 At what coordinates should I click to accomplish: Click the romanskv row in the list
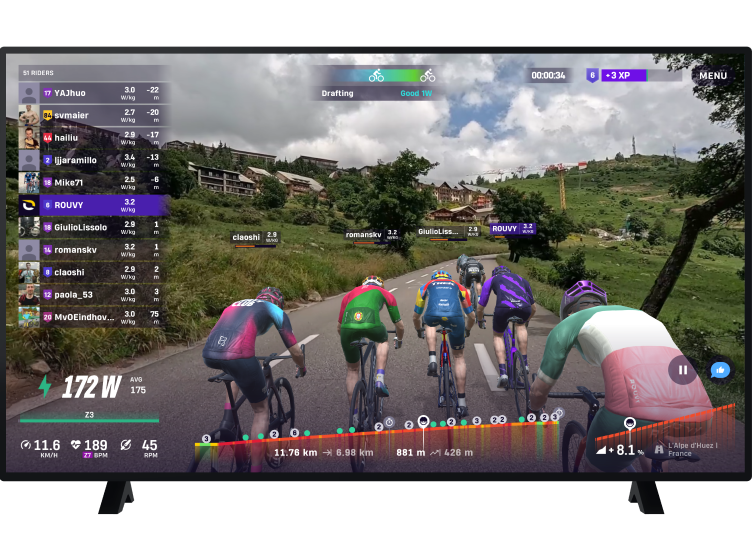point(91,249)
